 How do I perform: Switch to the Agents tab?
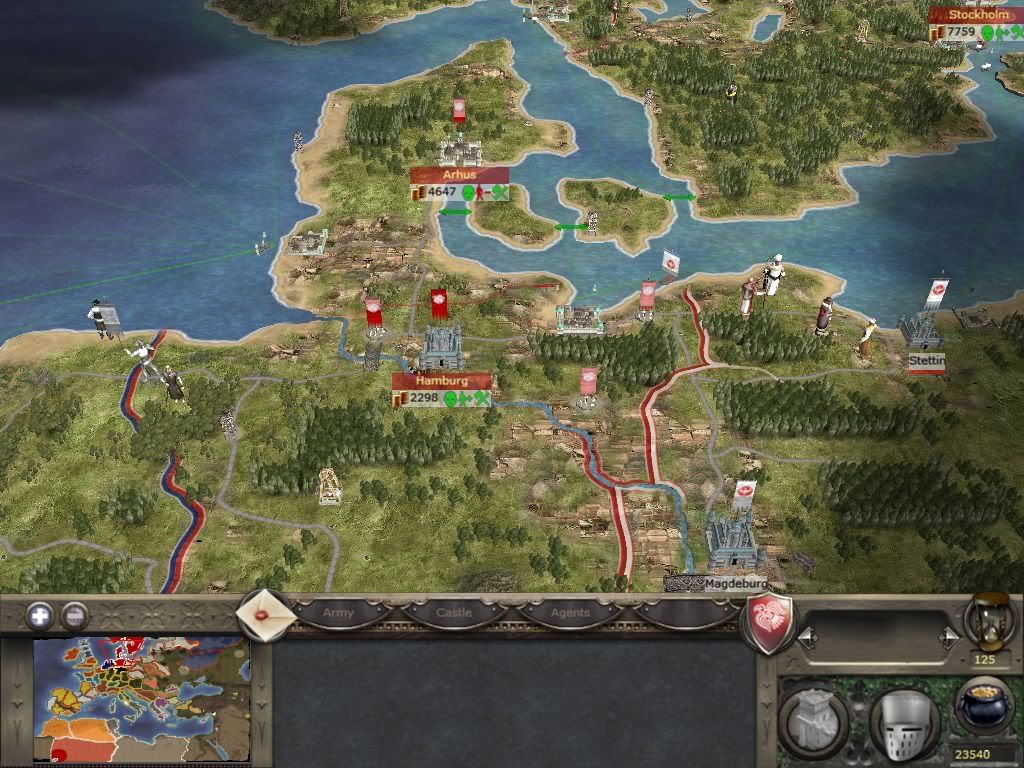pyautogui.click(x=571, y=612)
